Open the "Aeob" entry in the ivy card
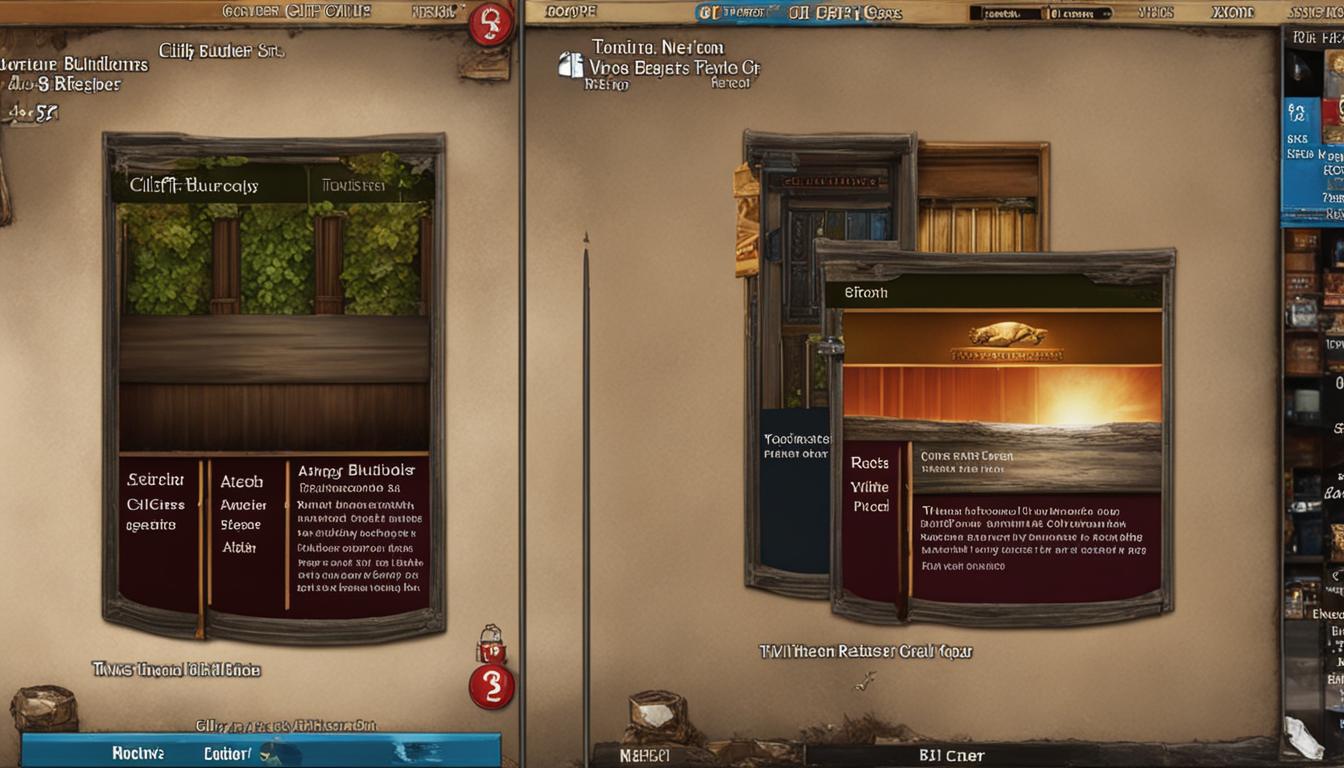Viewport: 1344px width, 768px height. coord(241,482)
